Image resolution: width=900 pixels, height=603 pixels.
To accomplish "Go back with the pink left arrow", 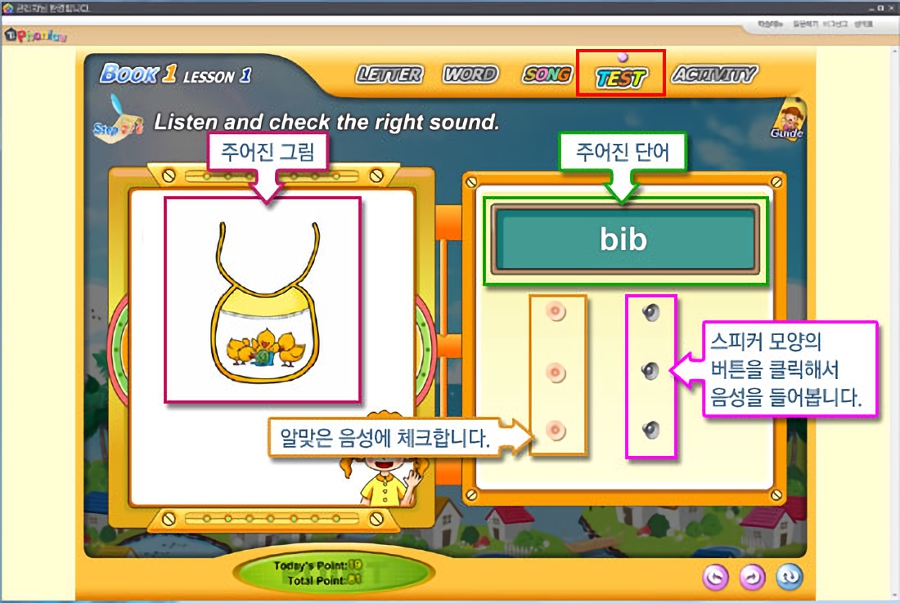I will coord(715,576).
